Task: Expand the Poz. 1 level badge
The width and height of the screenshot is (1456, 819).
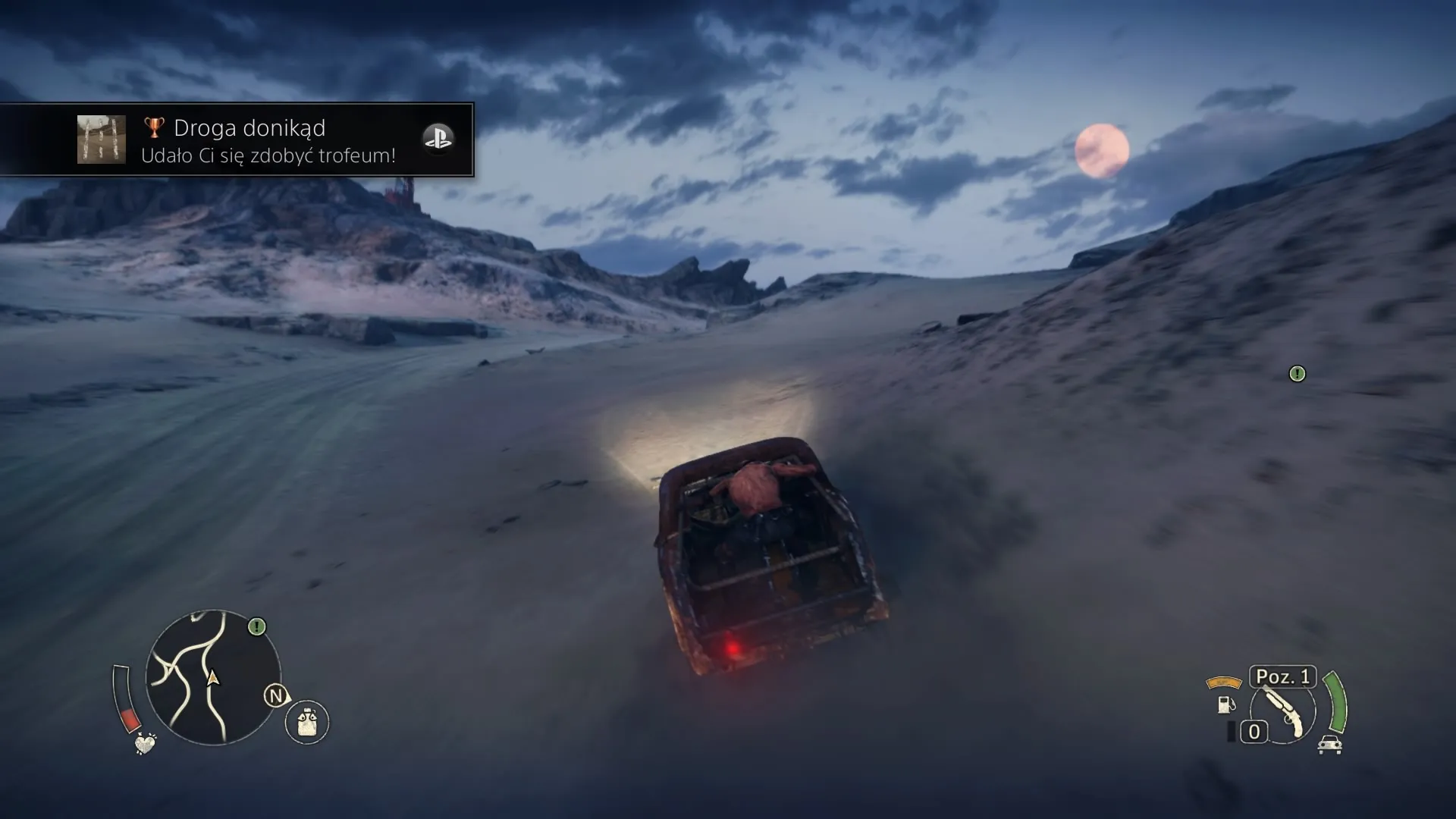Action: pos(1282,677)
